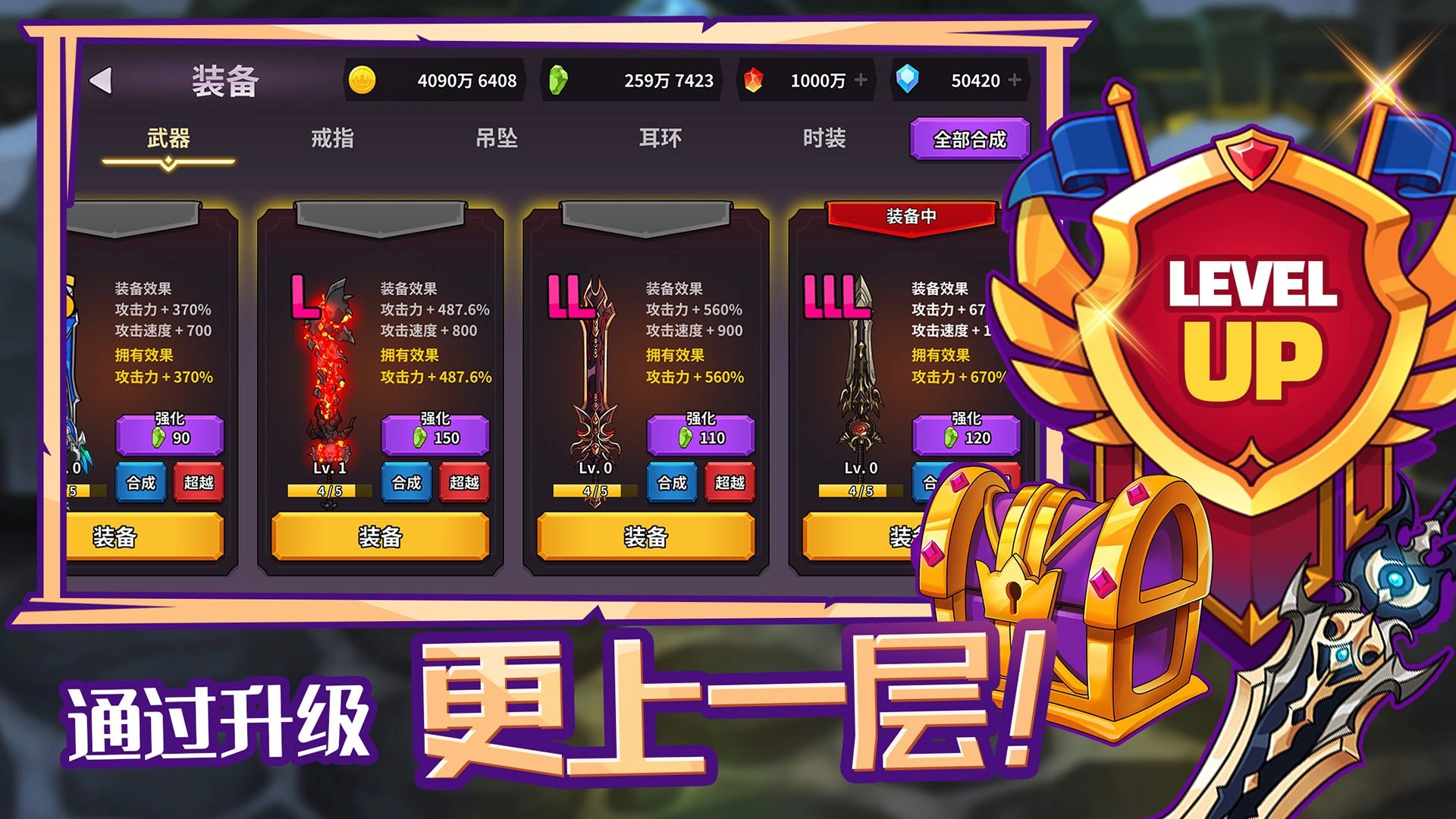This screenshot has height=819, width=1456.
Task: Tap the plus beside blue diamond count
Action: 1013,78
